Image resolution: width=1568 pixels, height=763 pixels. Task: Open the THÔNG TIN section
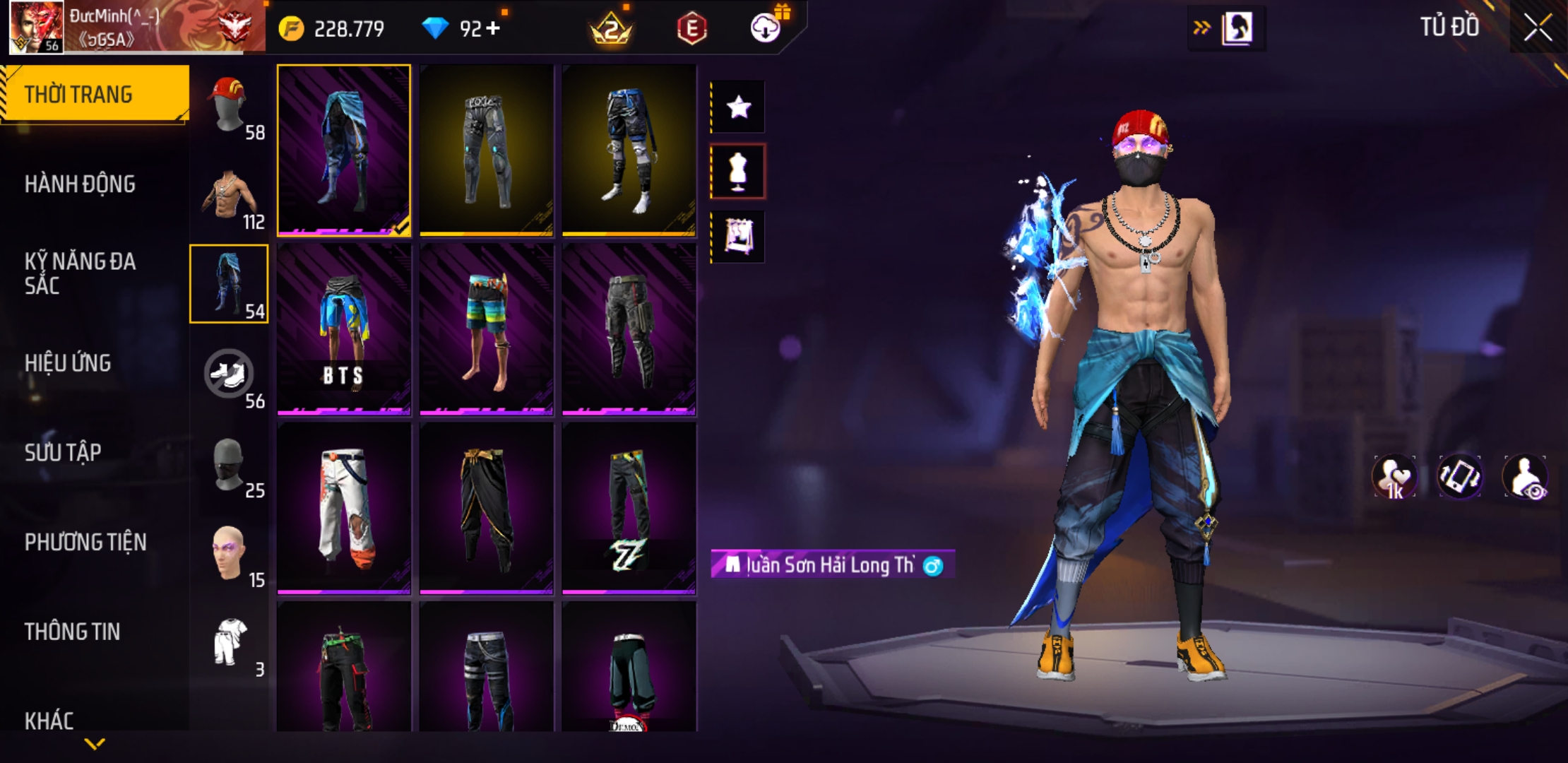click(x=72, y=632)
